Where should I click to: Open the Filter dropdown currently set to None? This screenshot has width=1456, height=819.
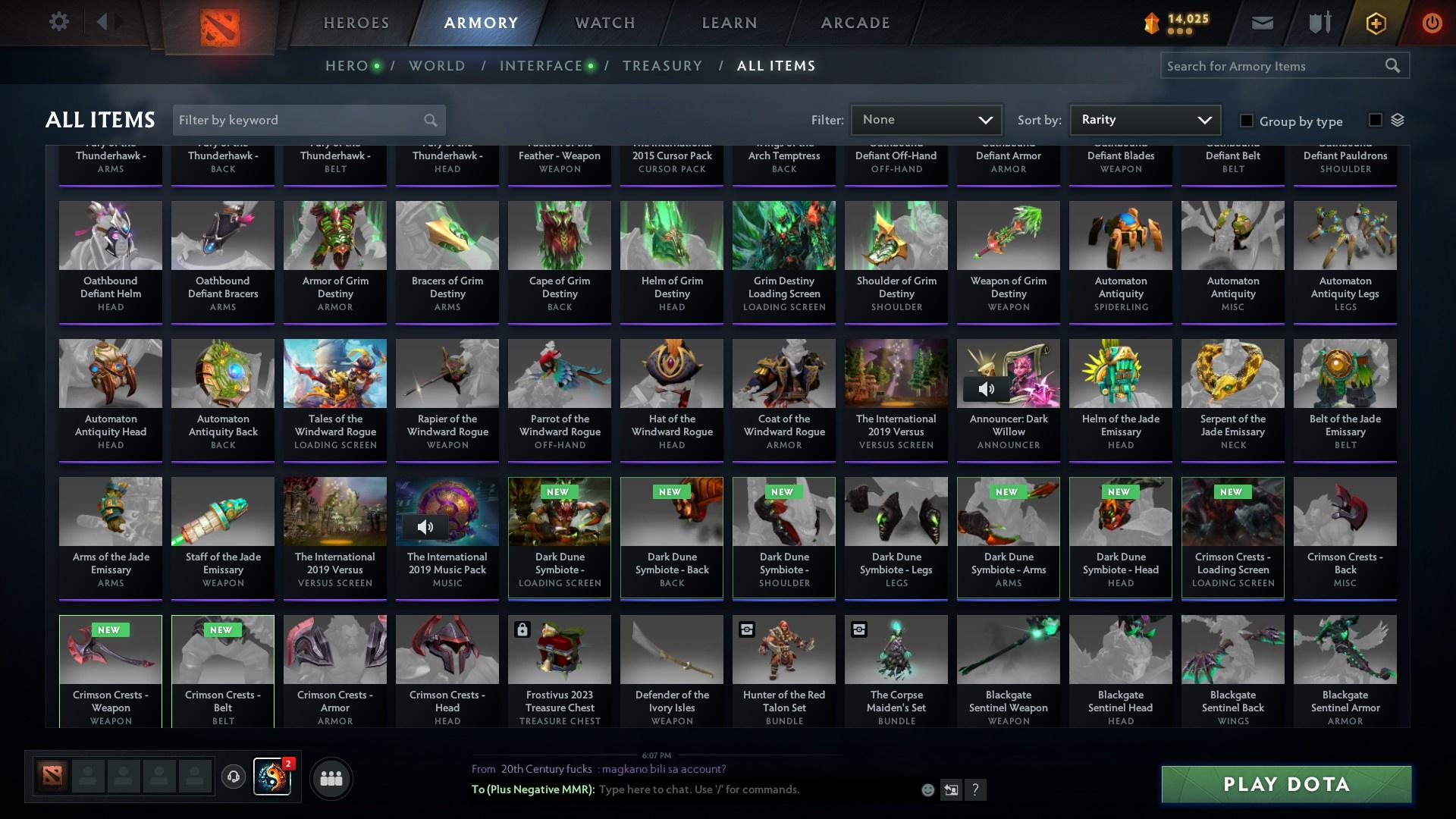926,120
